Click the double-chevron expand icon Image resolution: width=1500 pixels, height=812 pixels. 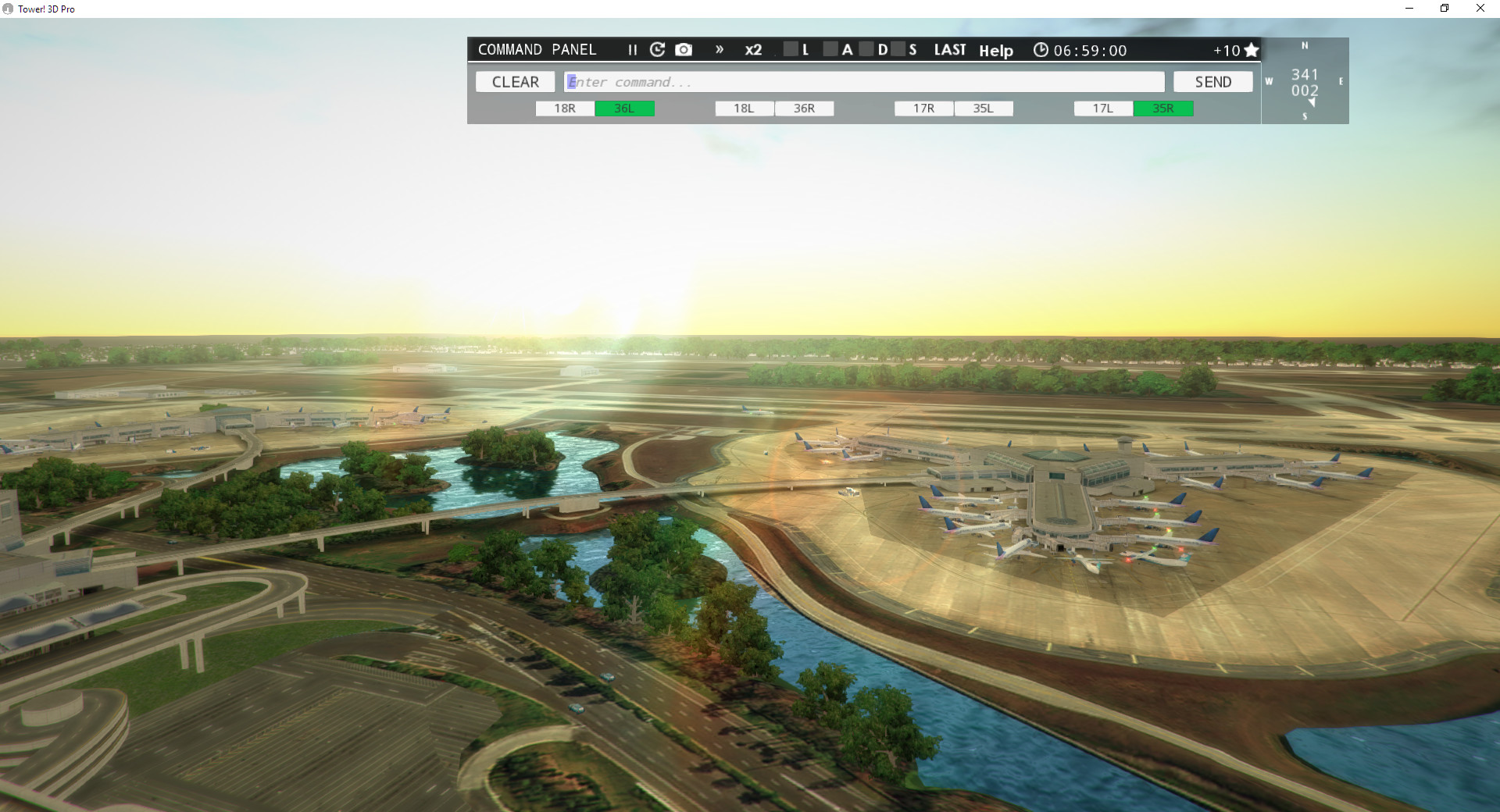[719, 49]
